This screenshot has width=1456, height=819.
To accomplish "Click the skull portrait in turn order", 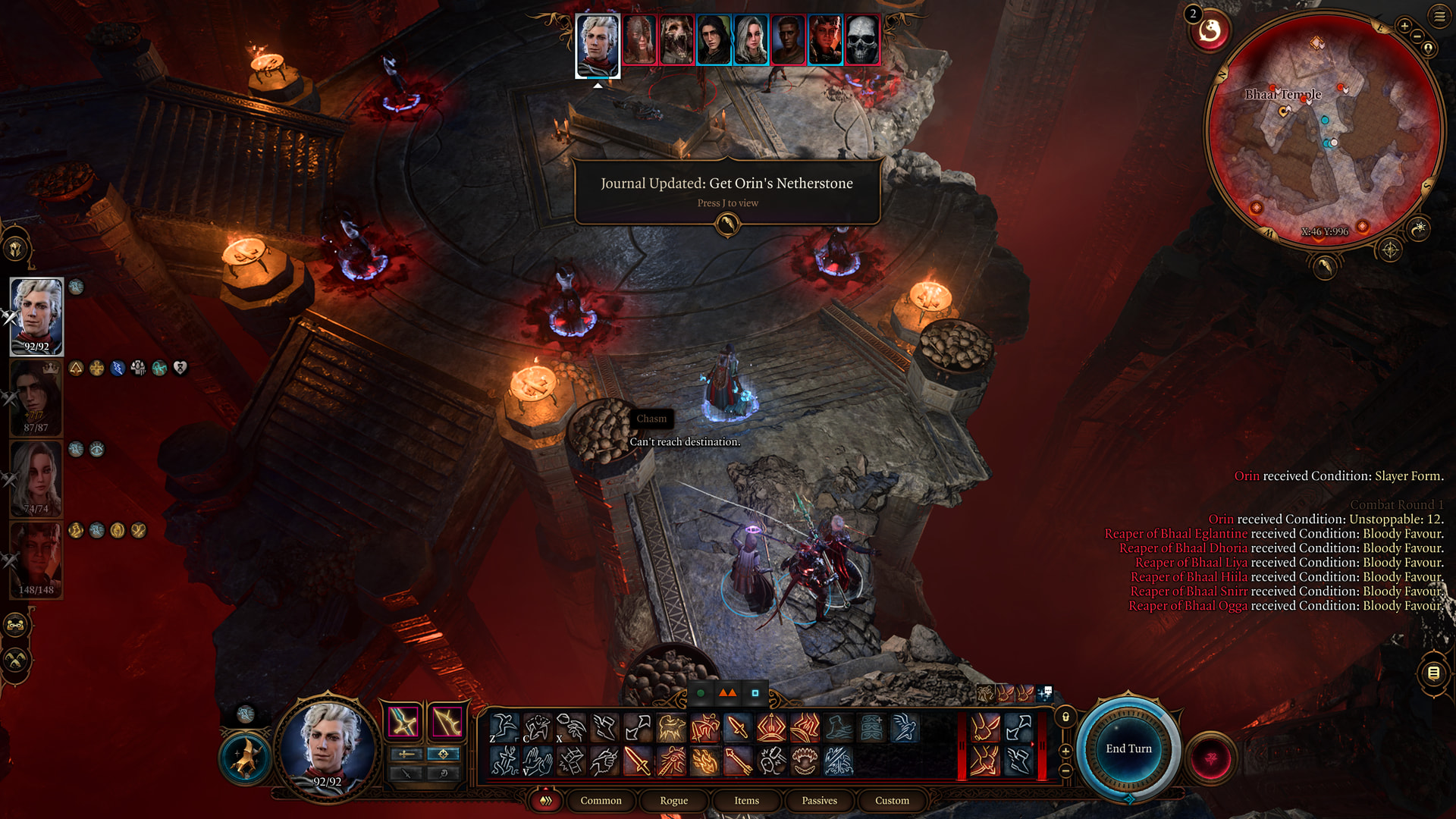I will [862, 39].
